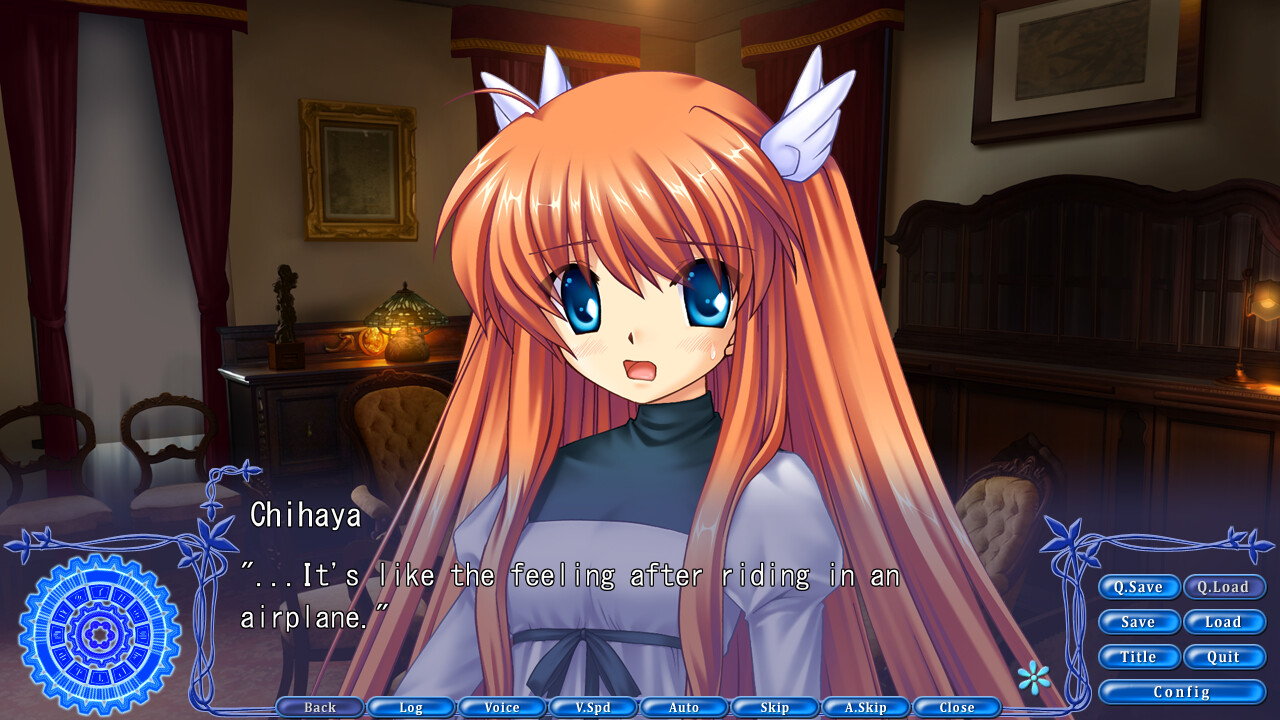Replay the Voice line
Viewport: 1280px width, 720px height.
[501, 707]
